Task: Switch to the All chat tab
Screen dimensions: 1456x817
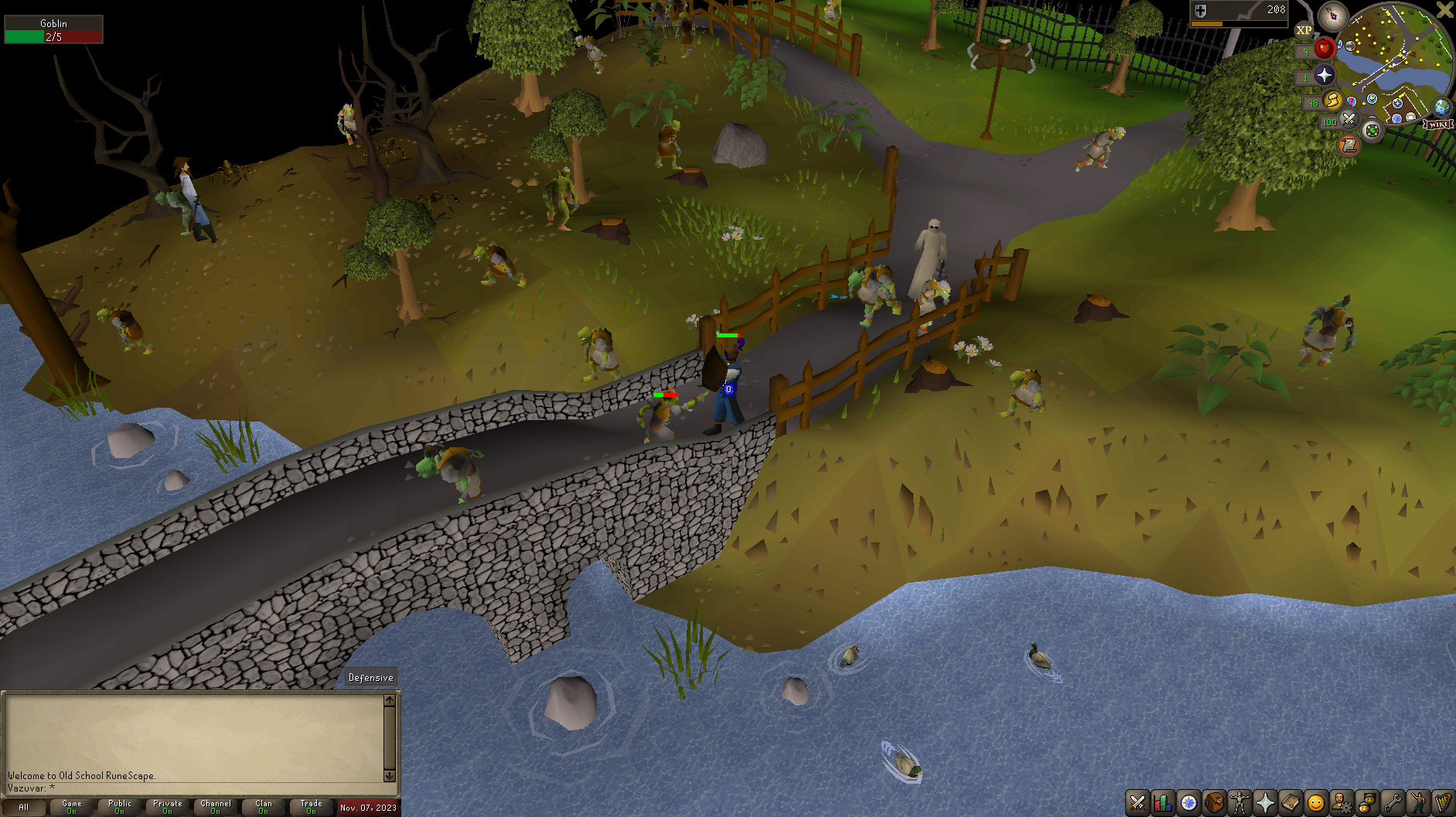Action: [x=25, y=806]
